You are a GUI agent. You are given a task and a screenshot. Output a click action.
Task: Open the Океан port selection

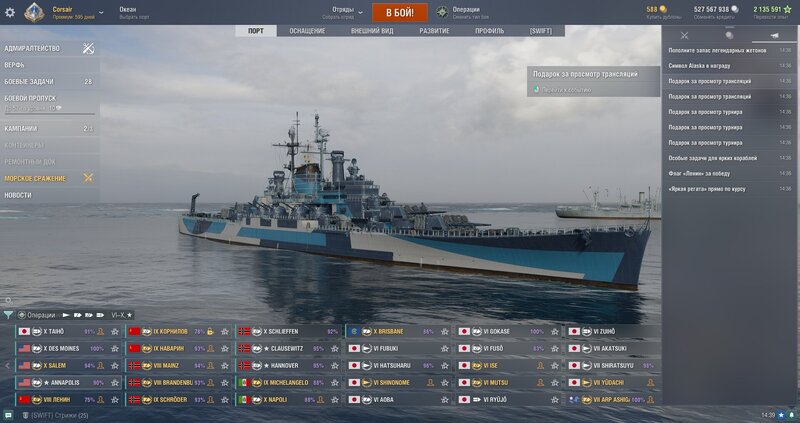(130, 13)
